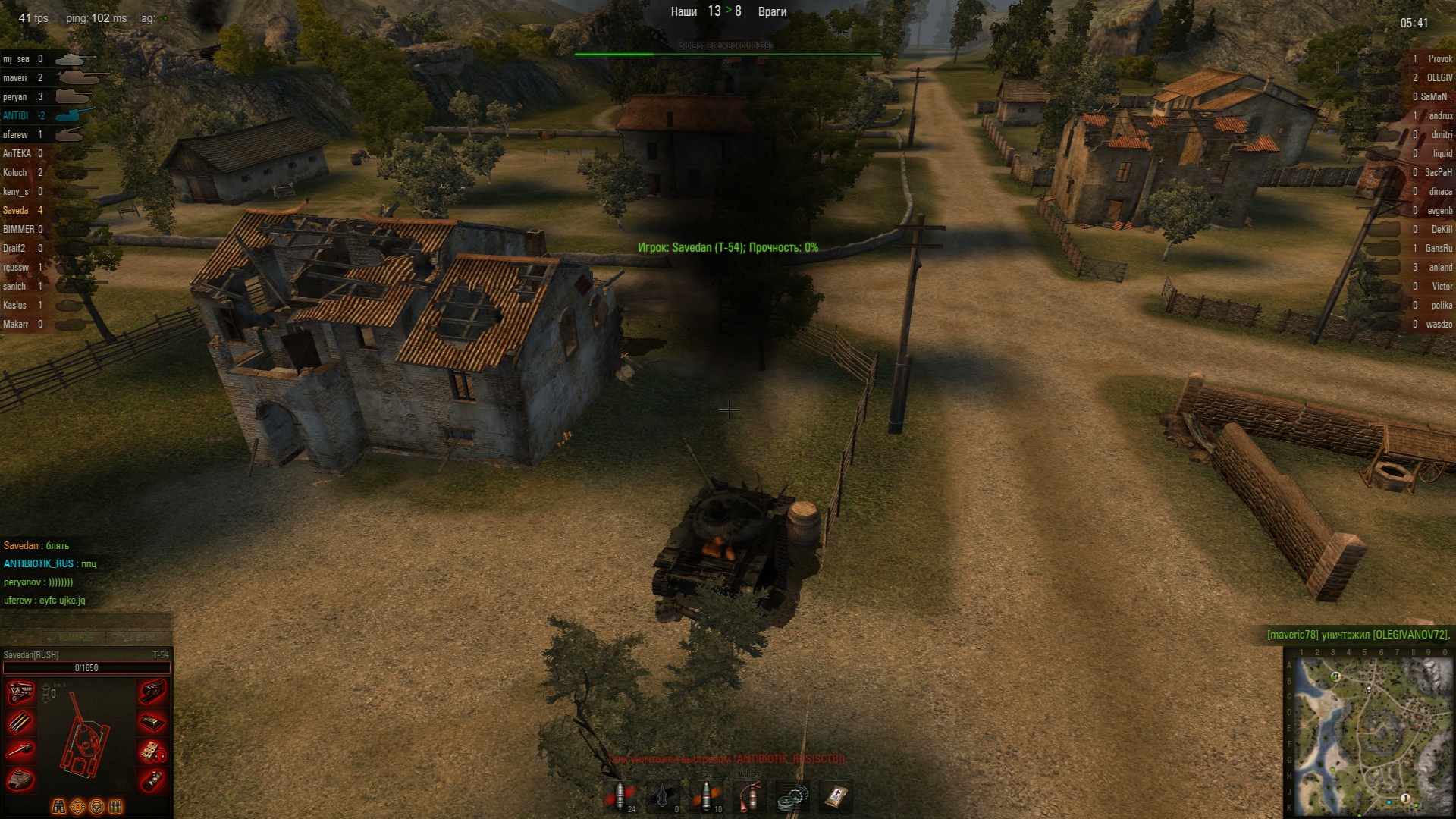Use the fire extinguisher consumable

click(750, 796)
